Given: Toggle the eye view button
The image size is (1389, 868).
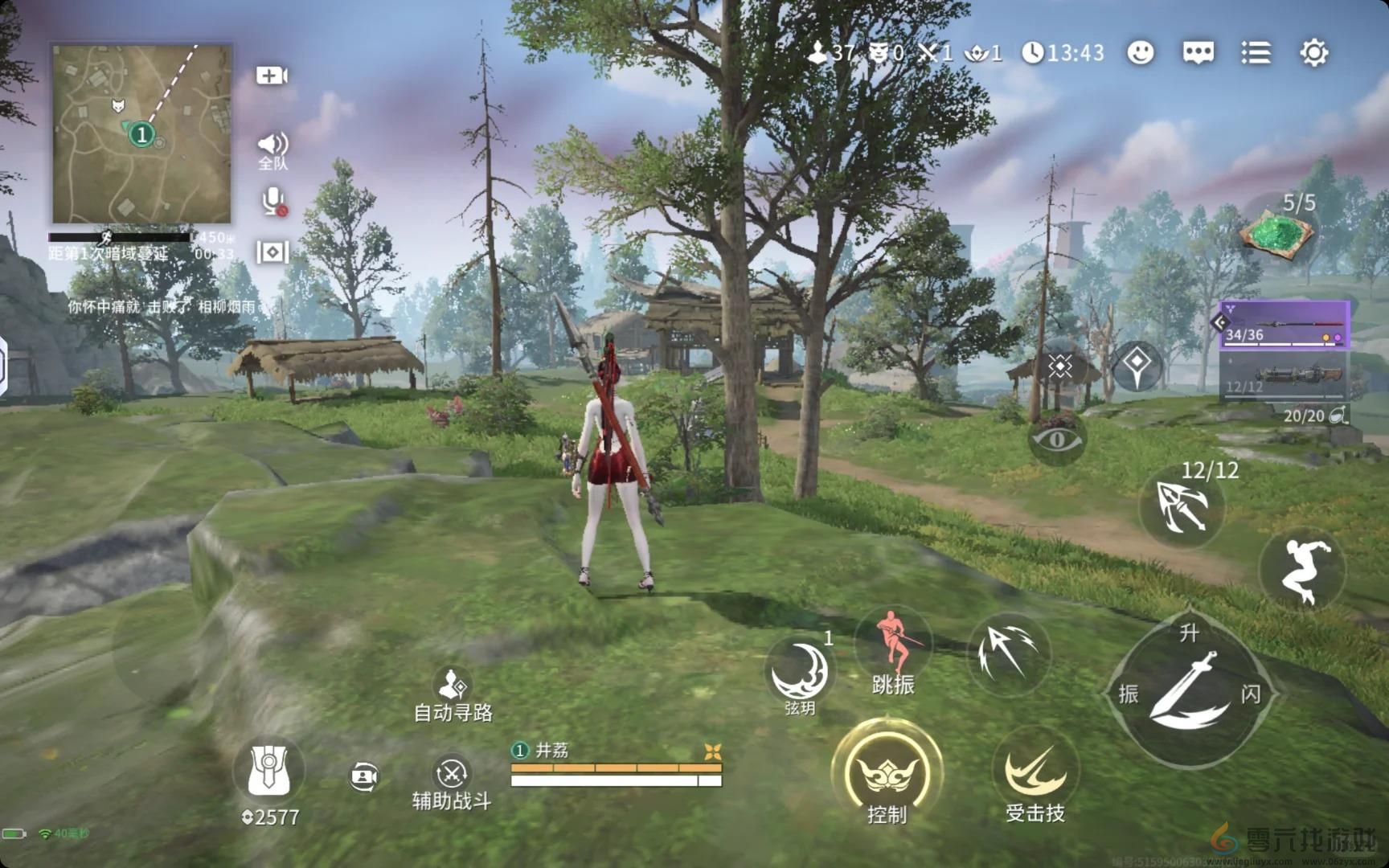Looking at the screenshot, I should [x=1057, y=439].
